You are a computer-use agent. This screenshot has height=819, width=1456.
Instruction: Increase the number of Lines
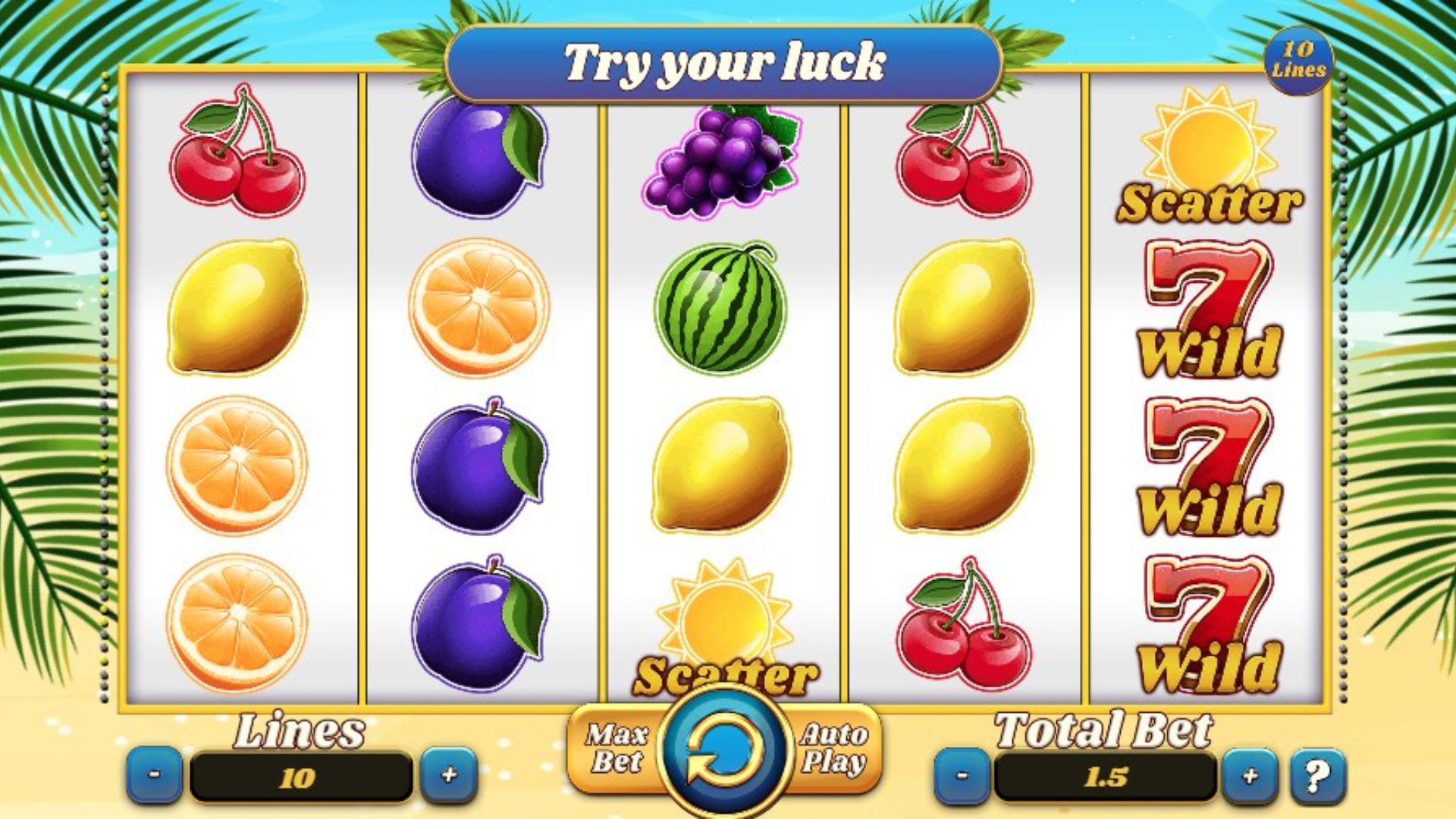point(449,775)
